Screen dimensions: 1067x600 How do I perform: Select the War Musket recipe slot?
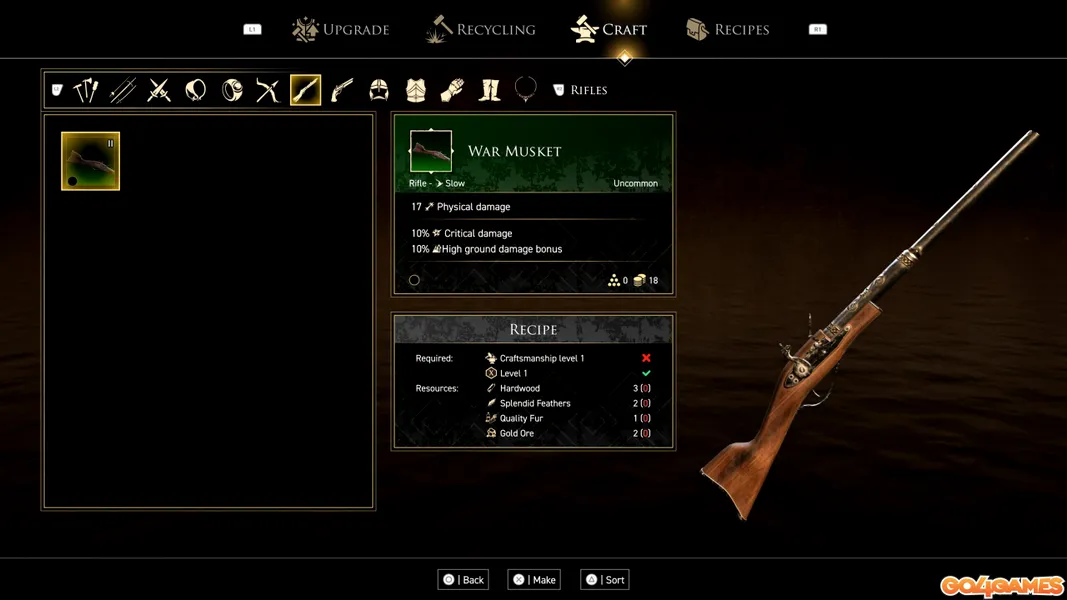(x=90, y=161)
